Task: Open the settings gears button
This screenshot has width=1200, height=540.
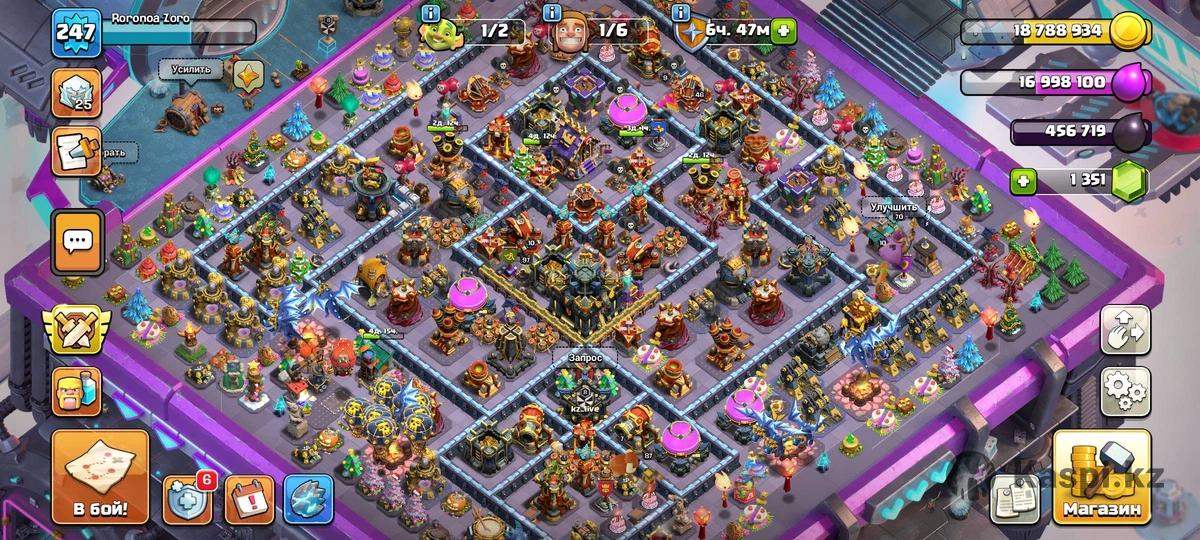Action: pyautogui.click(x=1125, y=391)
